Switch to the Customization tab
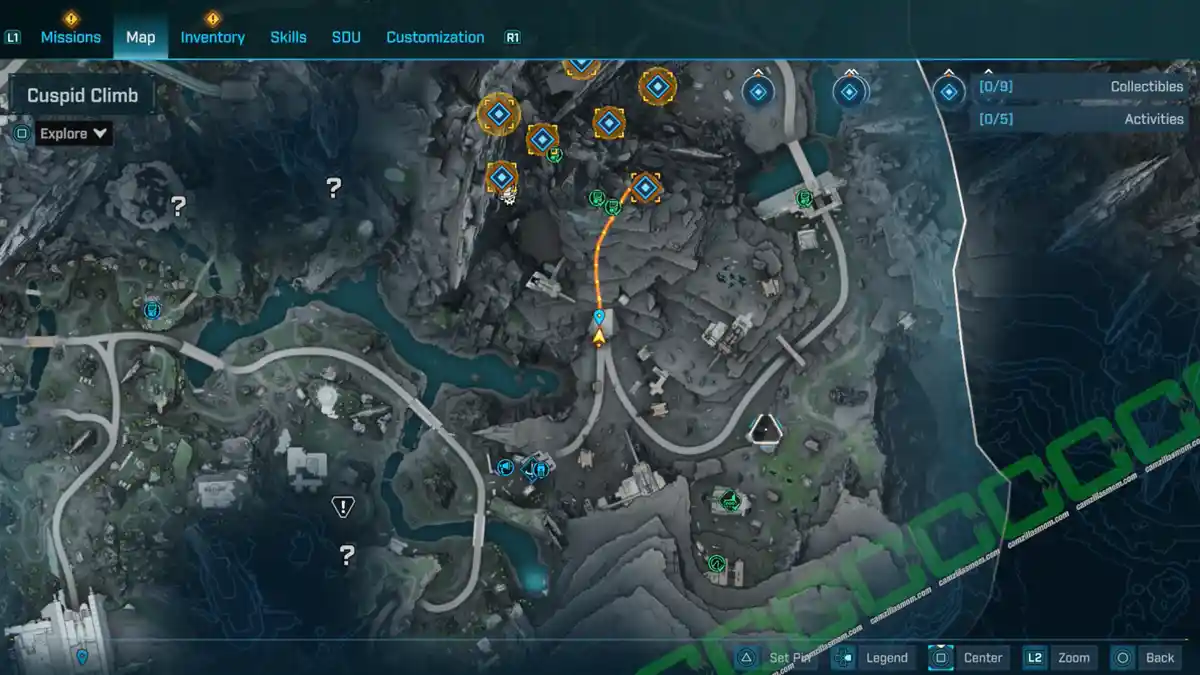 click(435, 37)
